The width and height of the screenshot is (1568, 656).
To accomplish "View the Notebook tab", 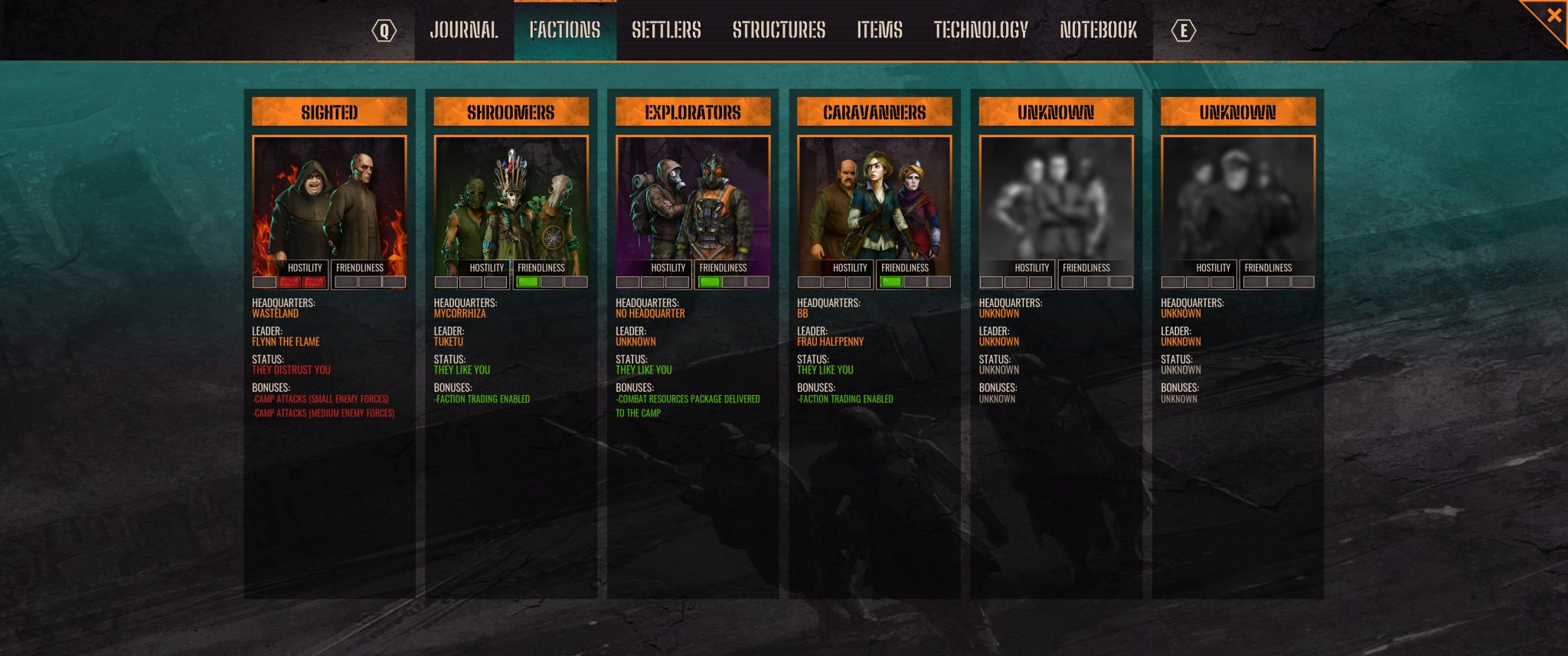I will point(1098,31).
